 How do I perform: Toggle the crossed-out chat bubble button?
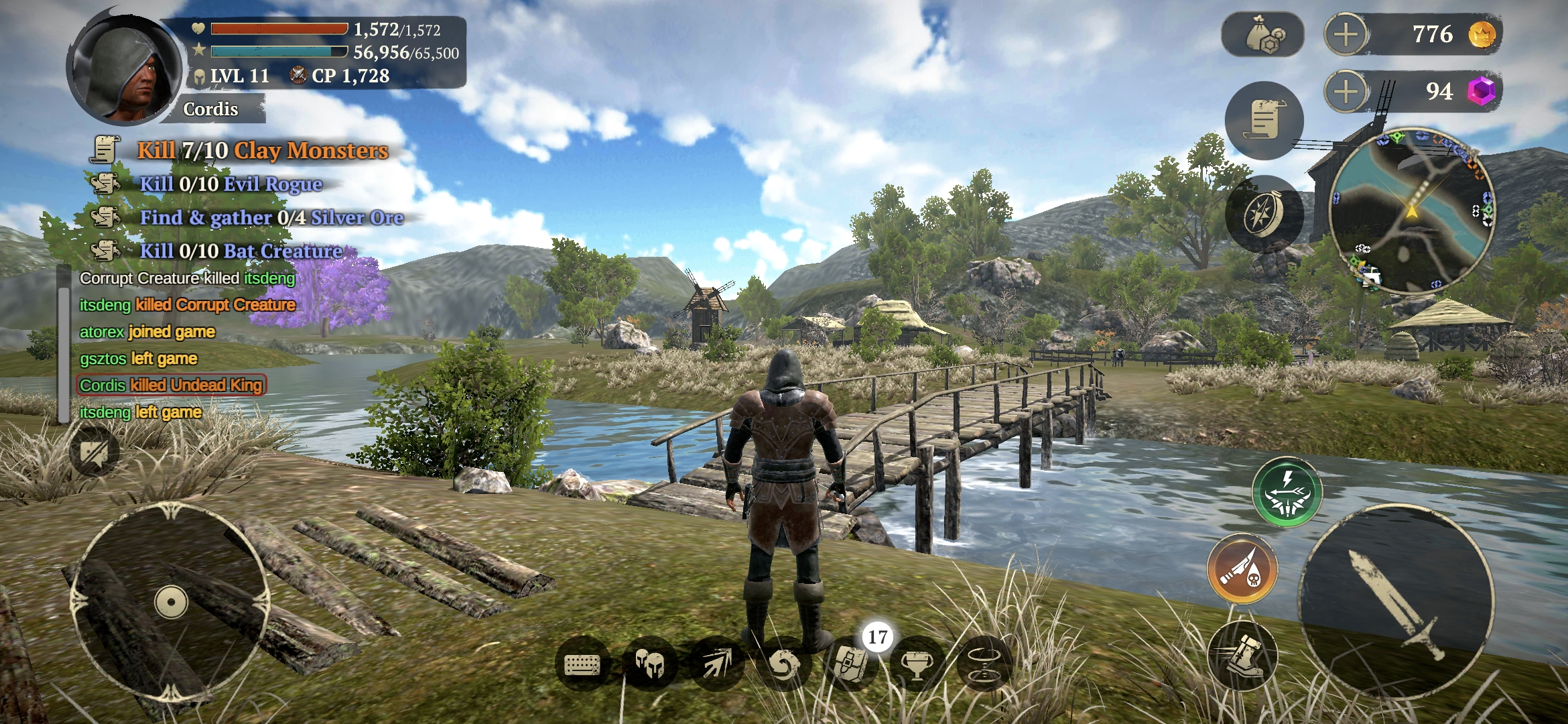pyautogui.click(x=94, y=452)
